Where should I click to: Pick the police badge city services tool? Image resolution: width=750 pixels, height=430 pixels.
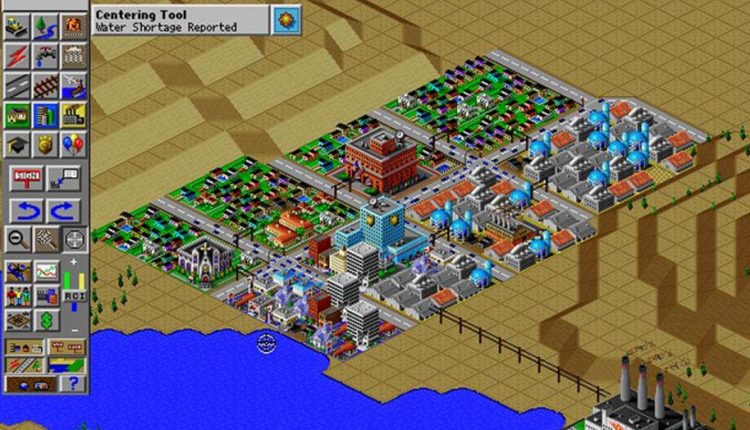(x=45, y=144)
